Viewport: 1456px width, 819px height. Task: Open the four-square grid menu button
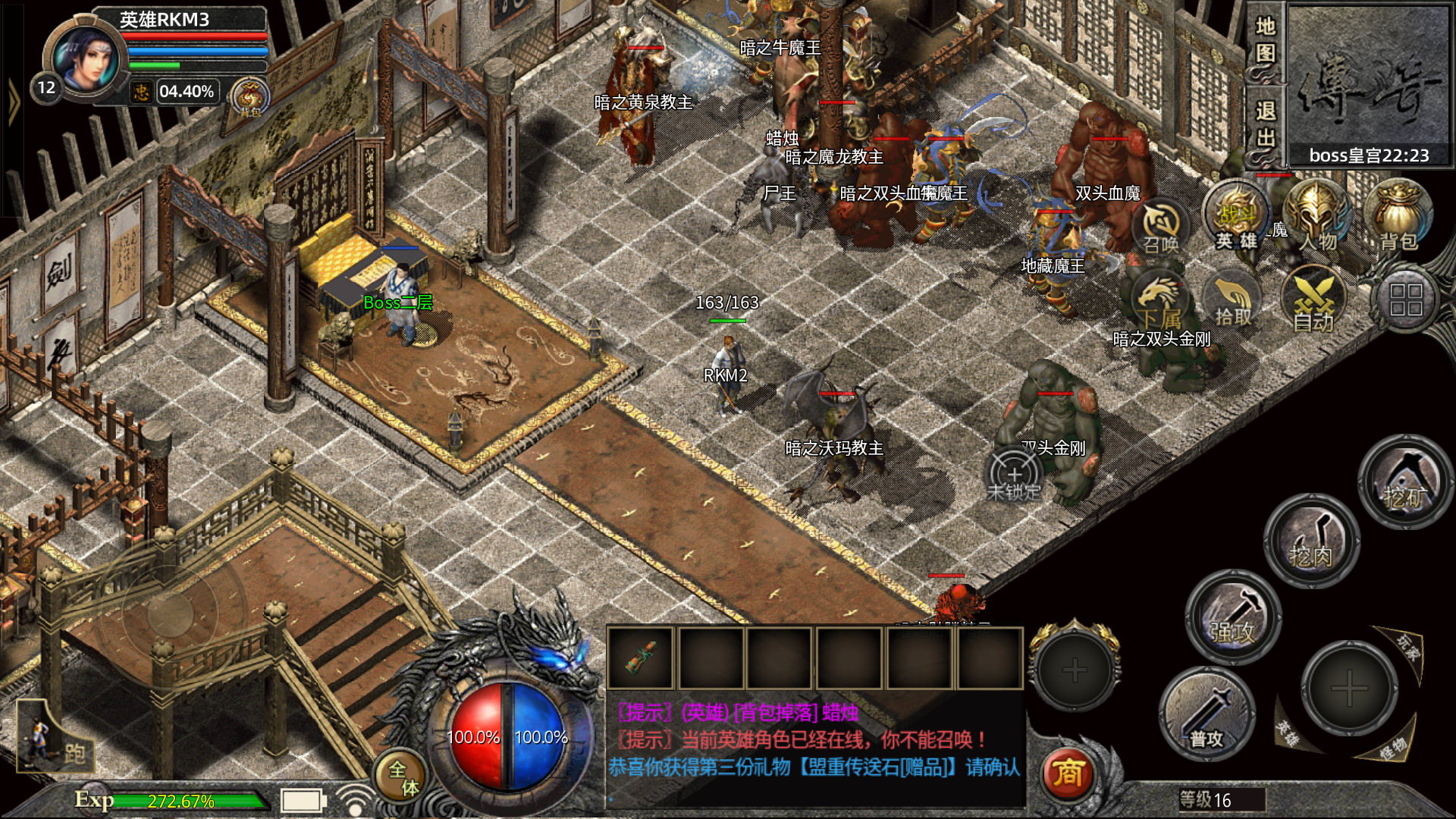(x=1405, y=300)
